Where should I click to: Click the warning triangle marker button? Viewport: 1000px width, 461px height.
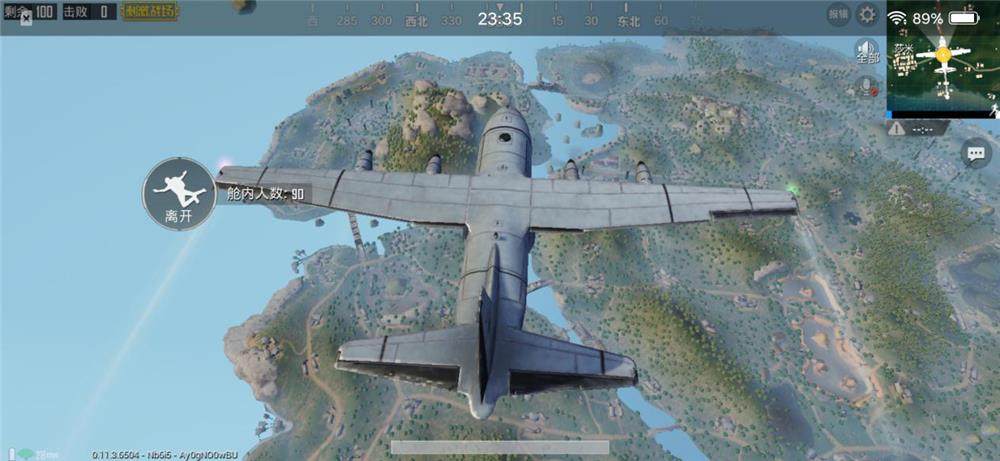(x=897, y=129)
